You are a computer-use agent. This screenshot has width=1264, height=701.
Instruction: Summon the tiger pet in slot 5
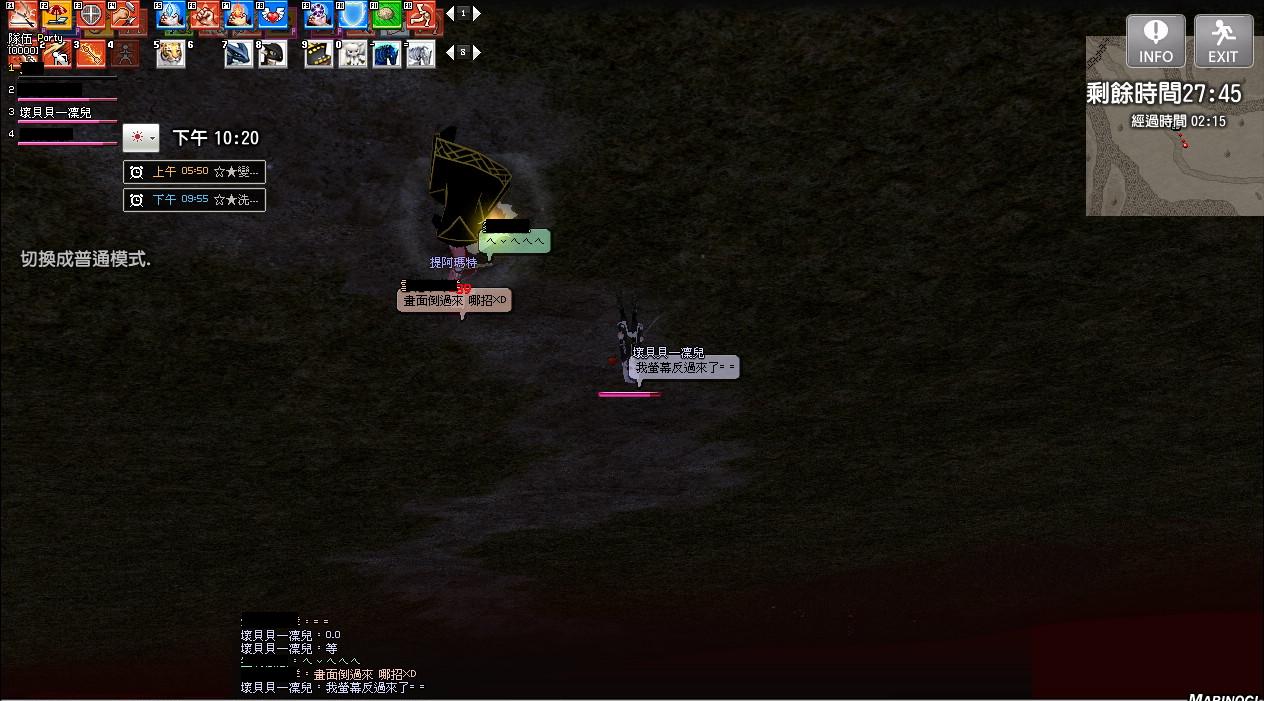171,53
